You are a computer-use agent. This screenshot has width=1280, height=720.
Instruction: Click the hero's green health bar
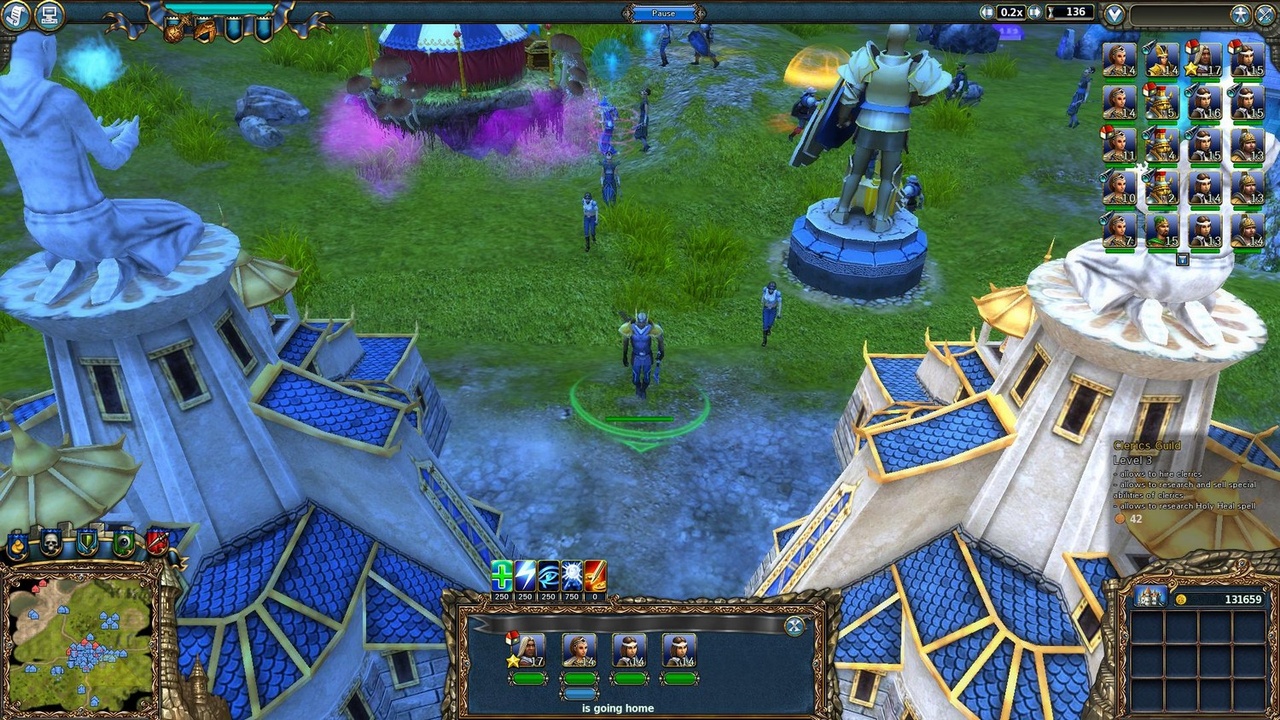click(x=529, y=677)
